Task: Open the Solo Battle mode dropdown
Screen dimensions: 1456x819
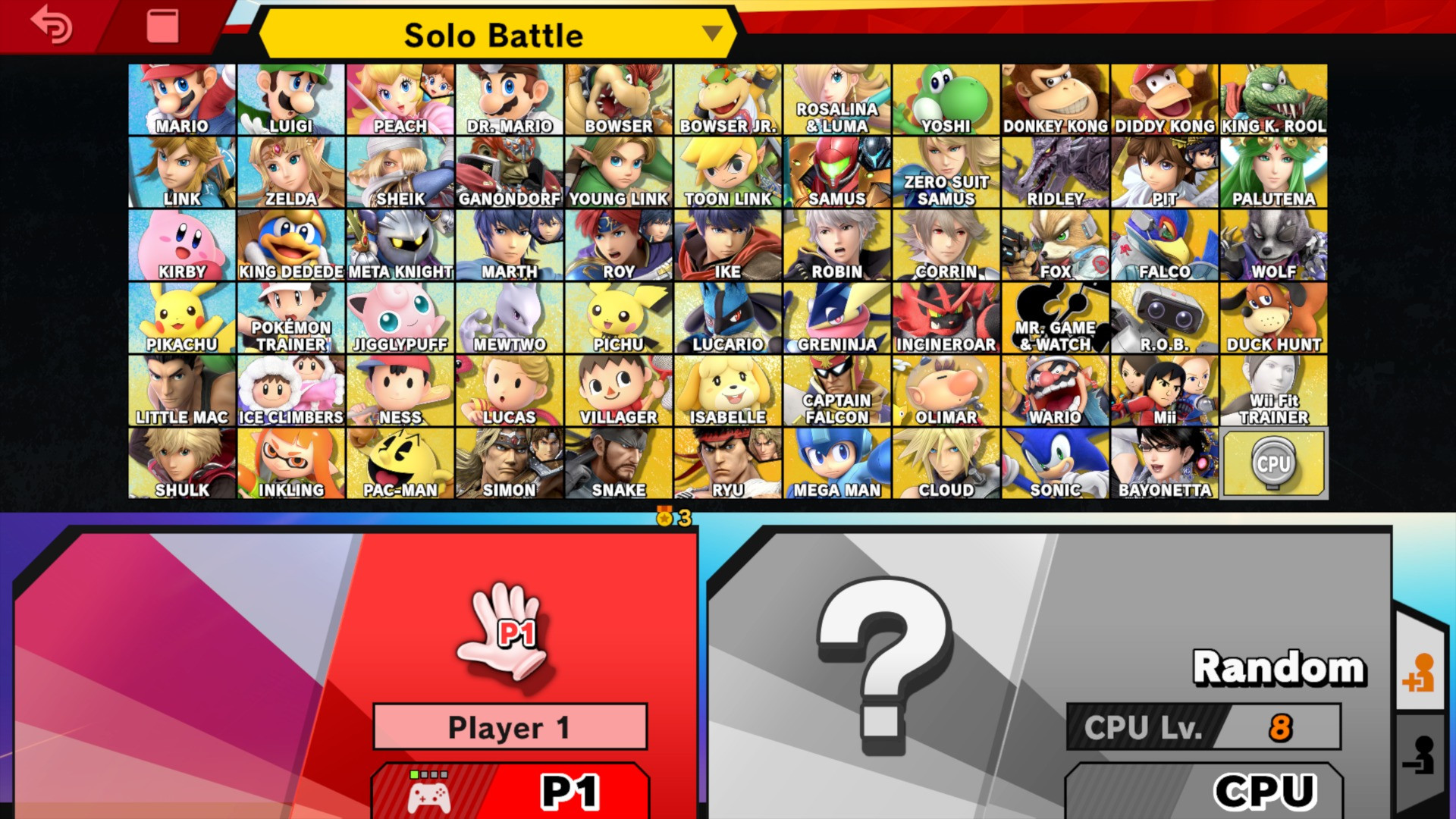Action: [x=494, y=35]
